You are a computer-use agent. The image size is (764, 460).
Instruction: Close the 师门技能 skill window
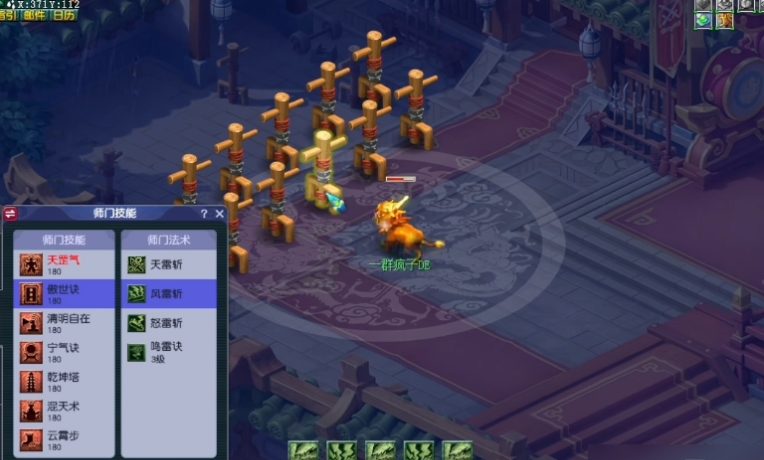coord(219,213)
